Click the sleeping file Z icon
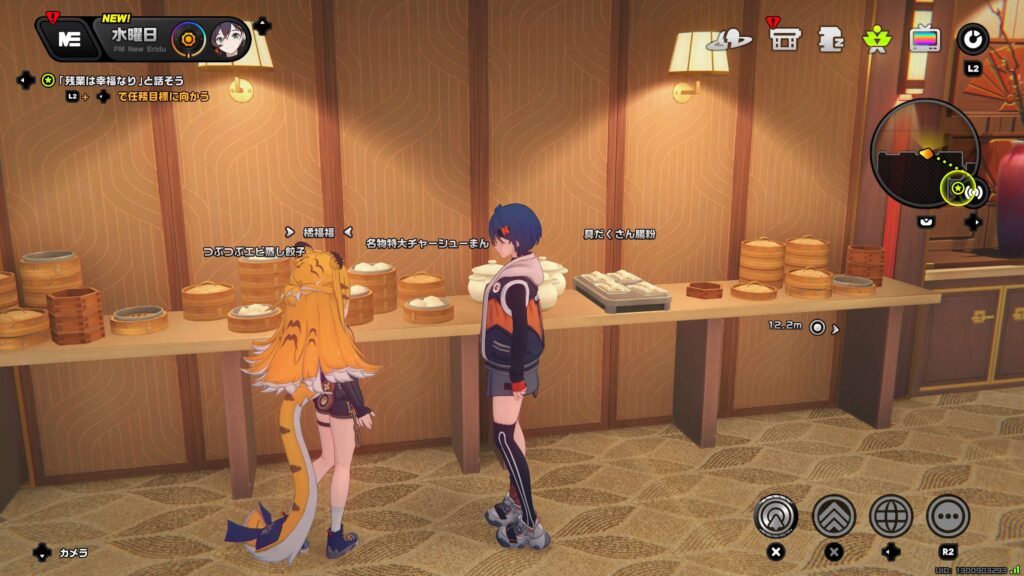Screen dimensions: 1024x576 [x=831, y=39]
